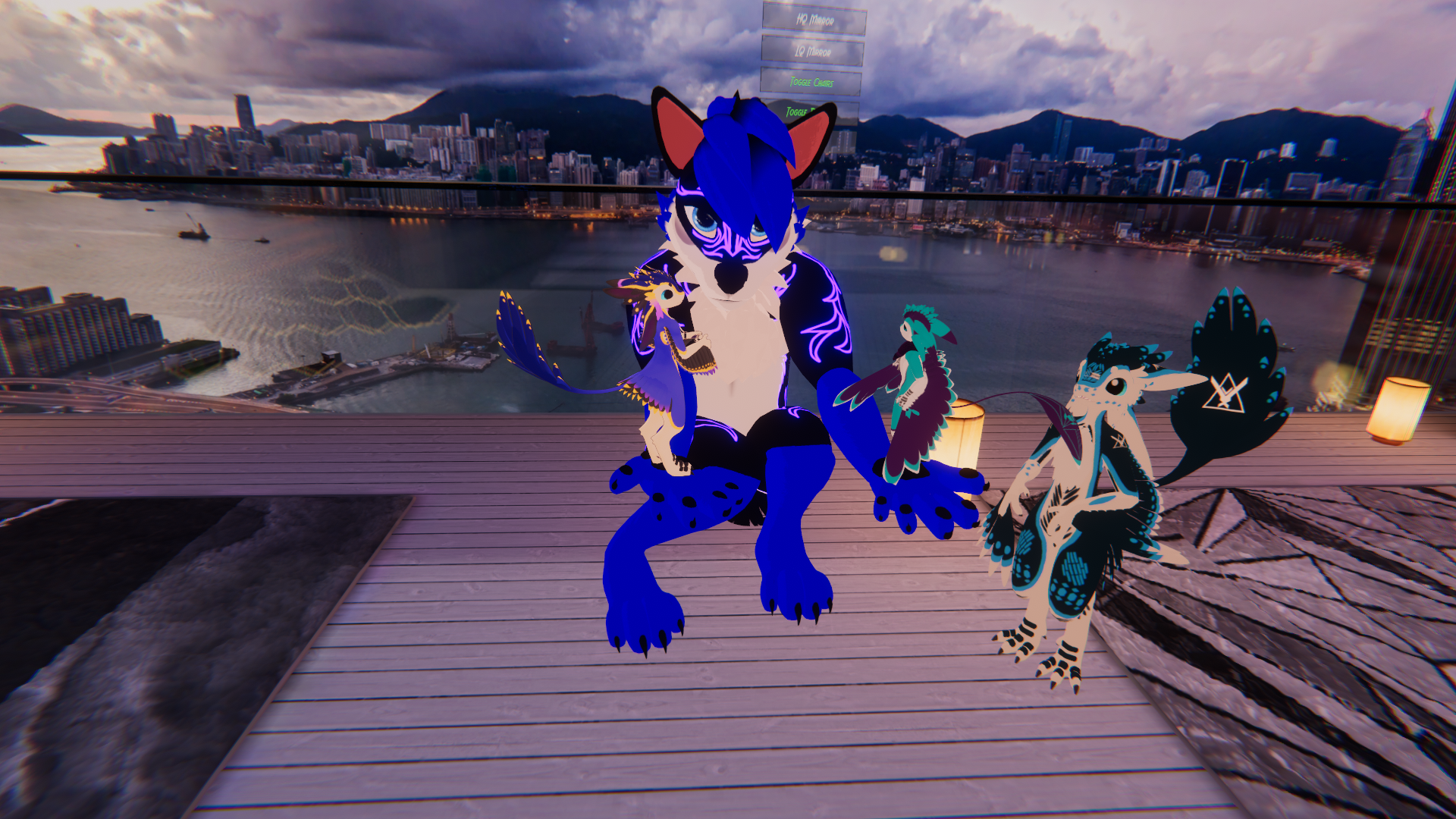Image resolution: width=1456 pixels, height=819 pixels.
Task: Activate the LQ Mirror button
Action: point(812,51)
